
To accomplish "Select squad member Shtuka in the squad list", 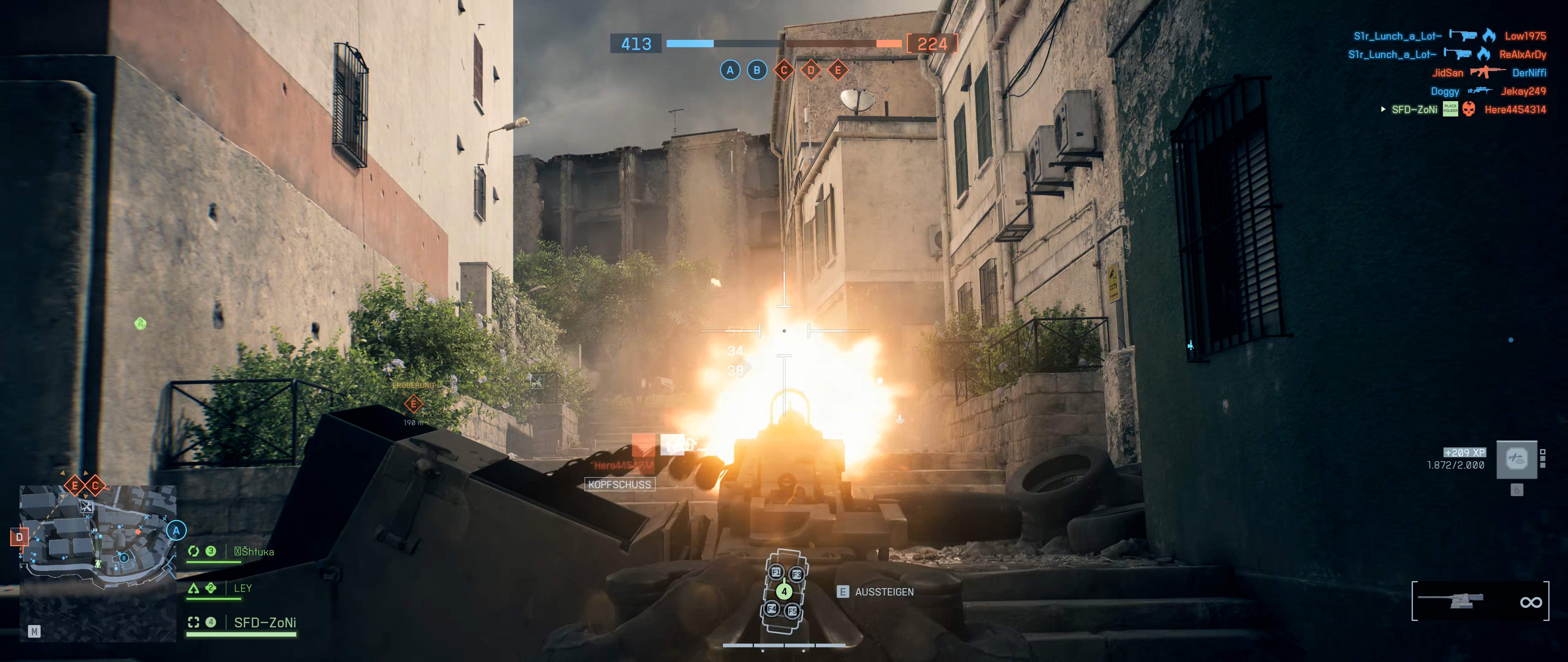I will tap(253, 552).
